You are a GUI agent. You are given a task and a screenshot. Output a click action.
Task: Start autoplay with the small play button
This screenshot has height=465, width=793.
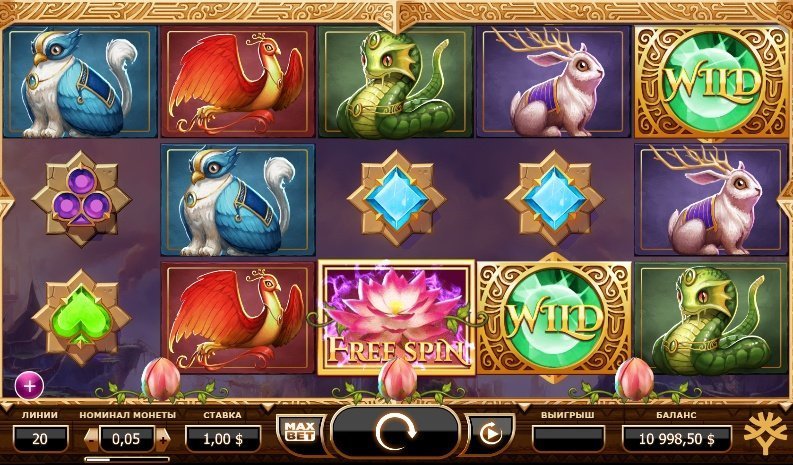[x=490, y=432]
